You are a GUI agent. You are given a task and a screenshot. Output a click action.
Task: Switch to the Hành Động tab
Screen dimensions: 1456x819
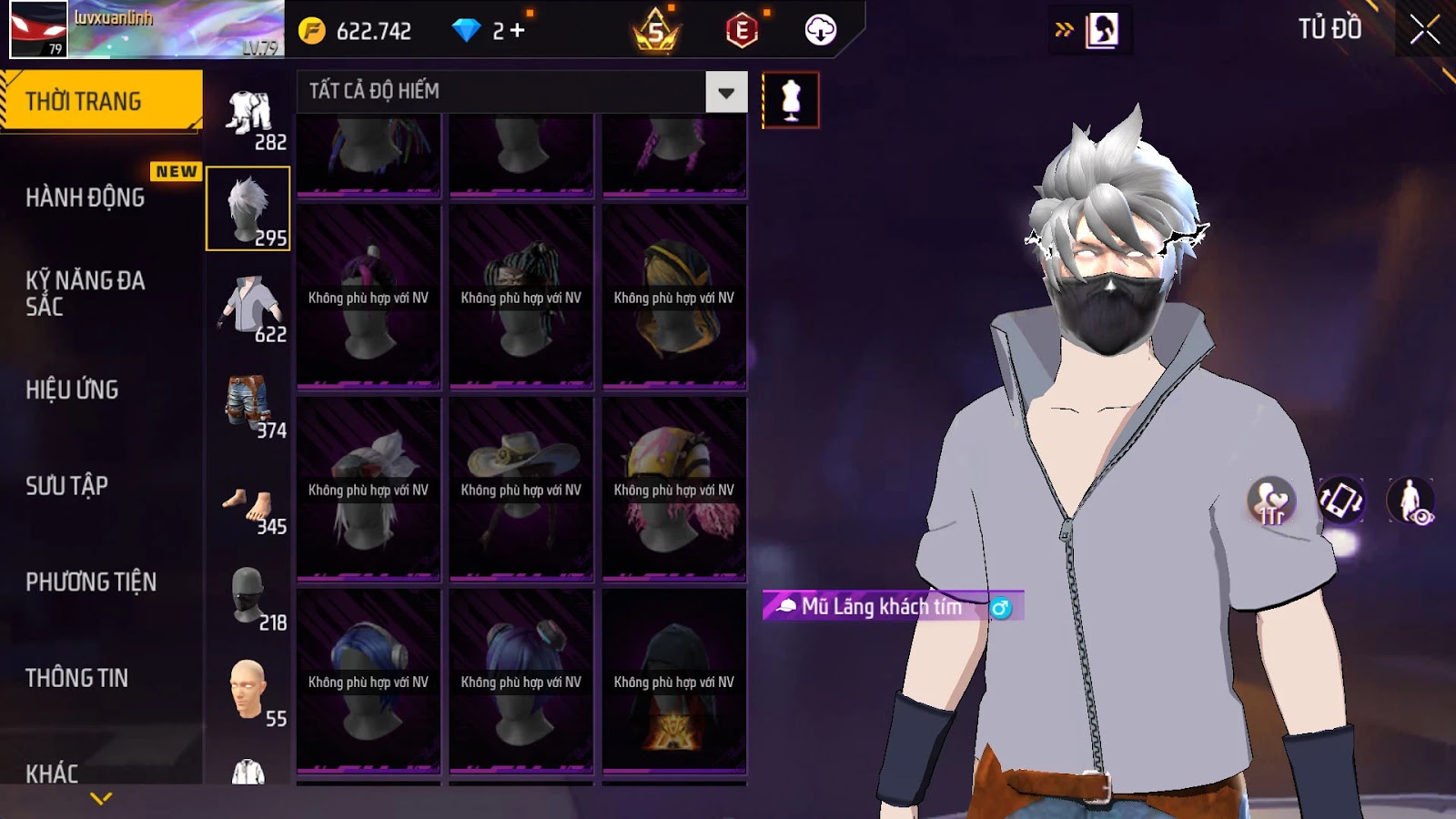click(86, 197)
